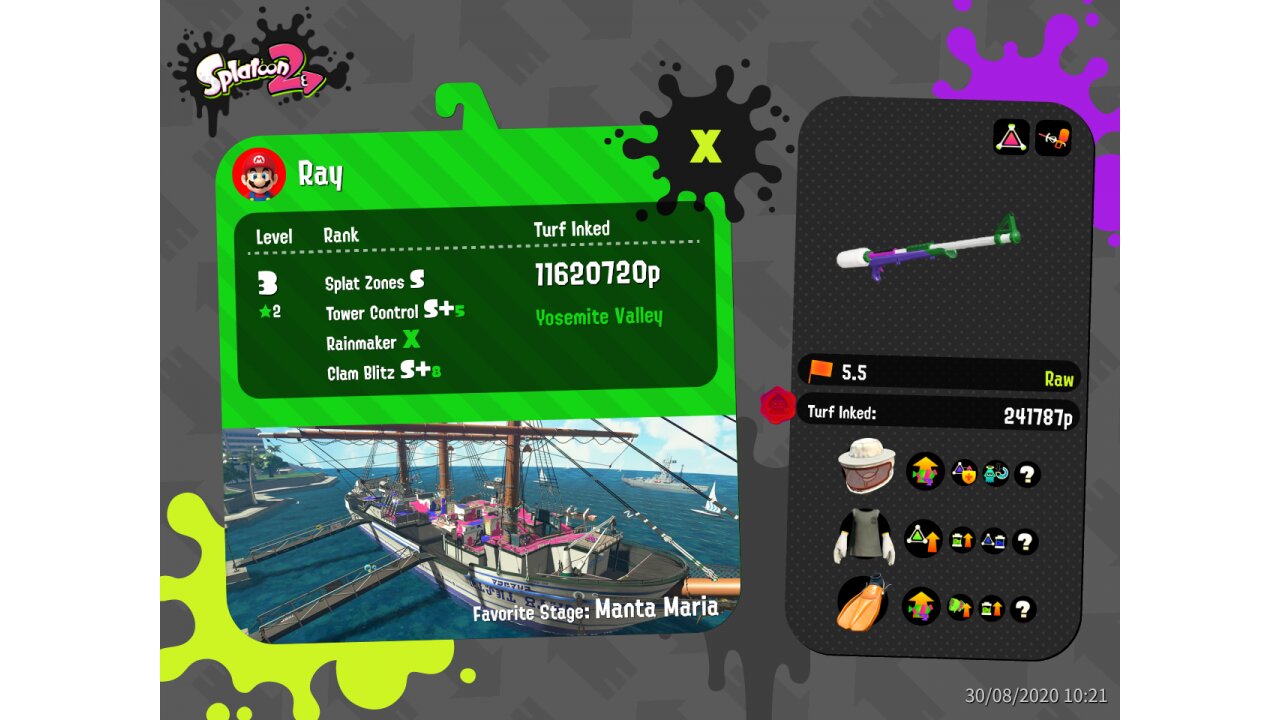Click the Splatoon 2 logo
Screen dimensions: 1280x720
click(260, 73)
